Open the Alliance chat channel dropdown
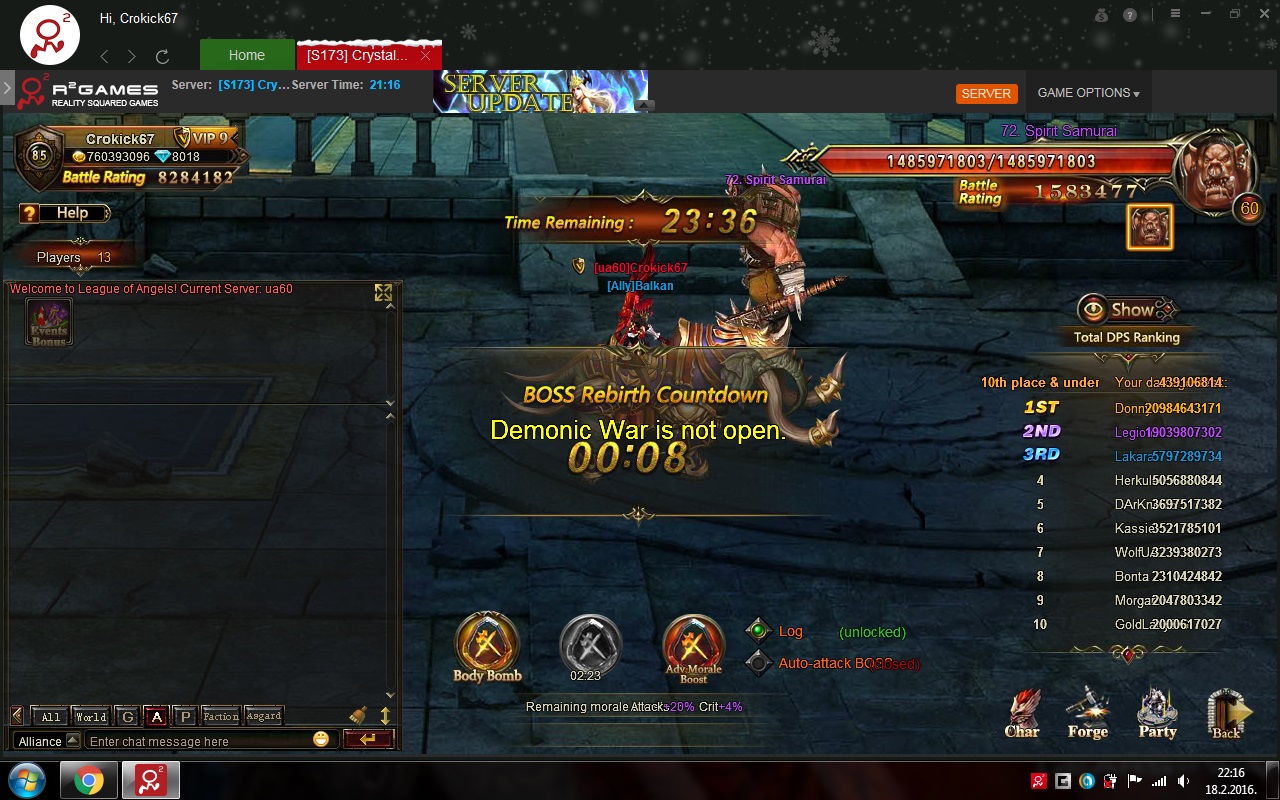The width and height of the screenshot is (1280, 800). point(48,741)
